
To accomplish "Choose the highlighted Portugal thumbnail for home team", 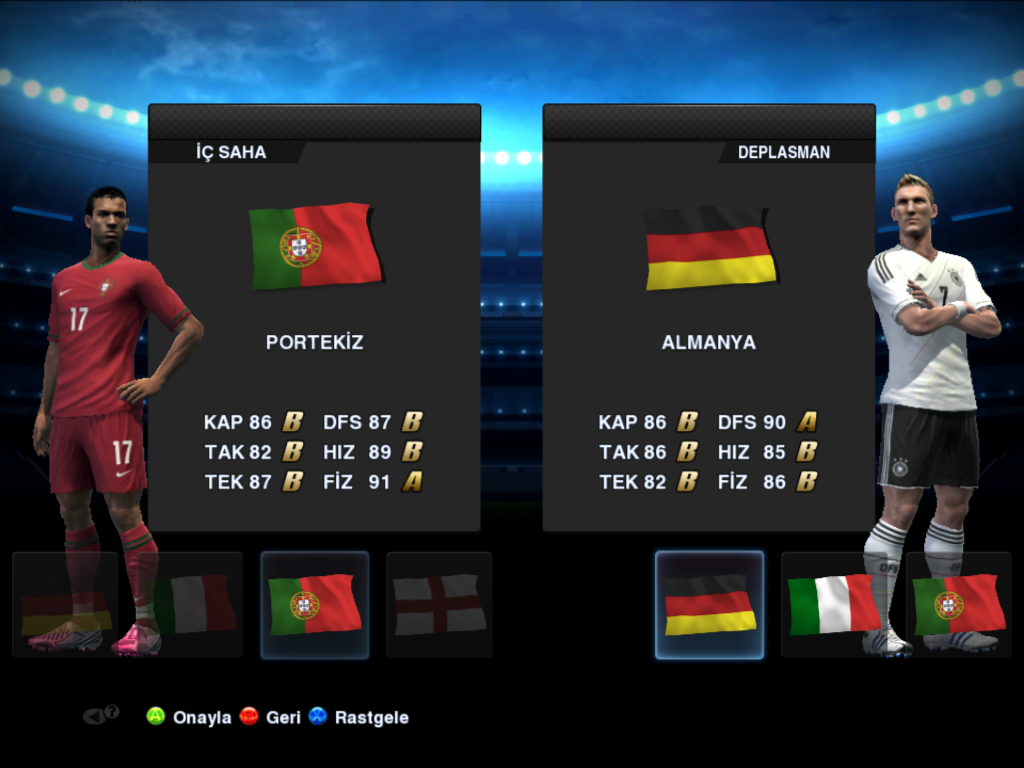I will pyautogui.click(x=314, y=604).
